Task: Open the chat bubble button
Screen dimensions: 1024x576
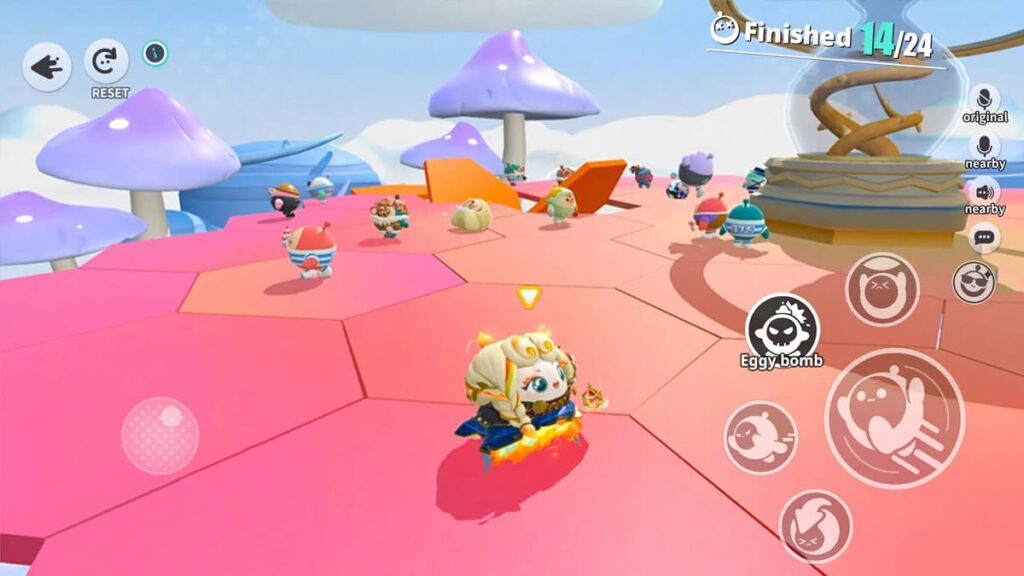Action: tap(985, 238)
